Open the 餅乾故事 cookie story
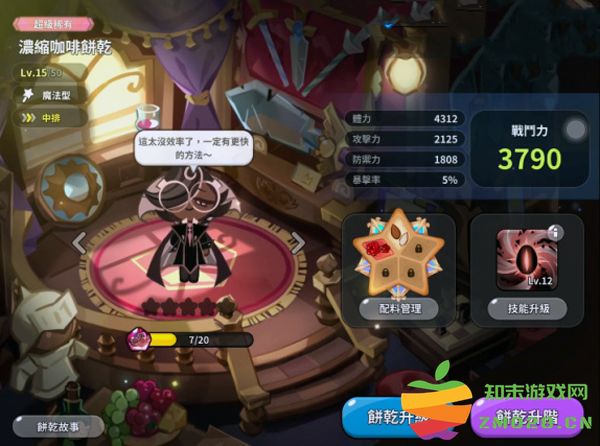This screenshot has width=600, height=446. pos(71,425)
